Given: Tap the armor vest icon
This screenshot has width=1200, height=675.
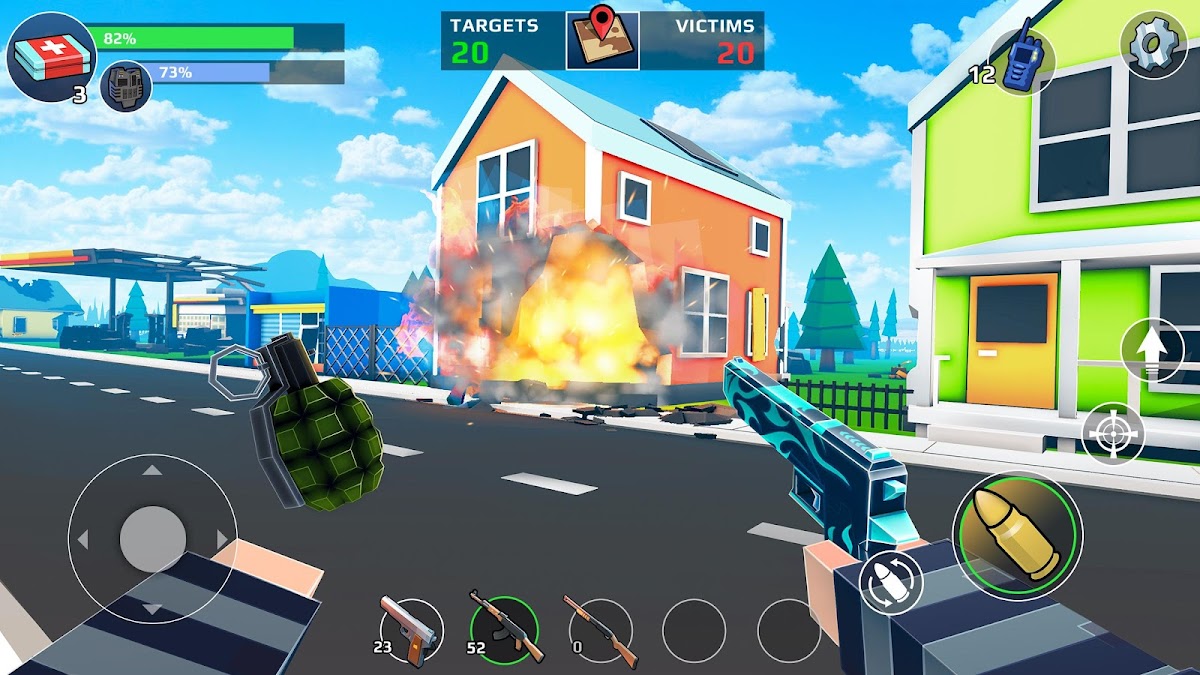Looking at the screenshot, I should tap(126, 86).
